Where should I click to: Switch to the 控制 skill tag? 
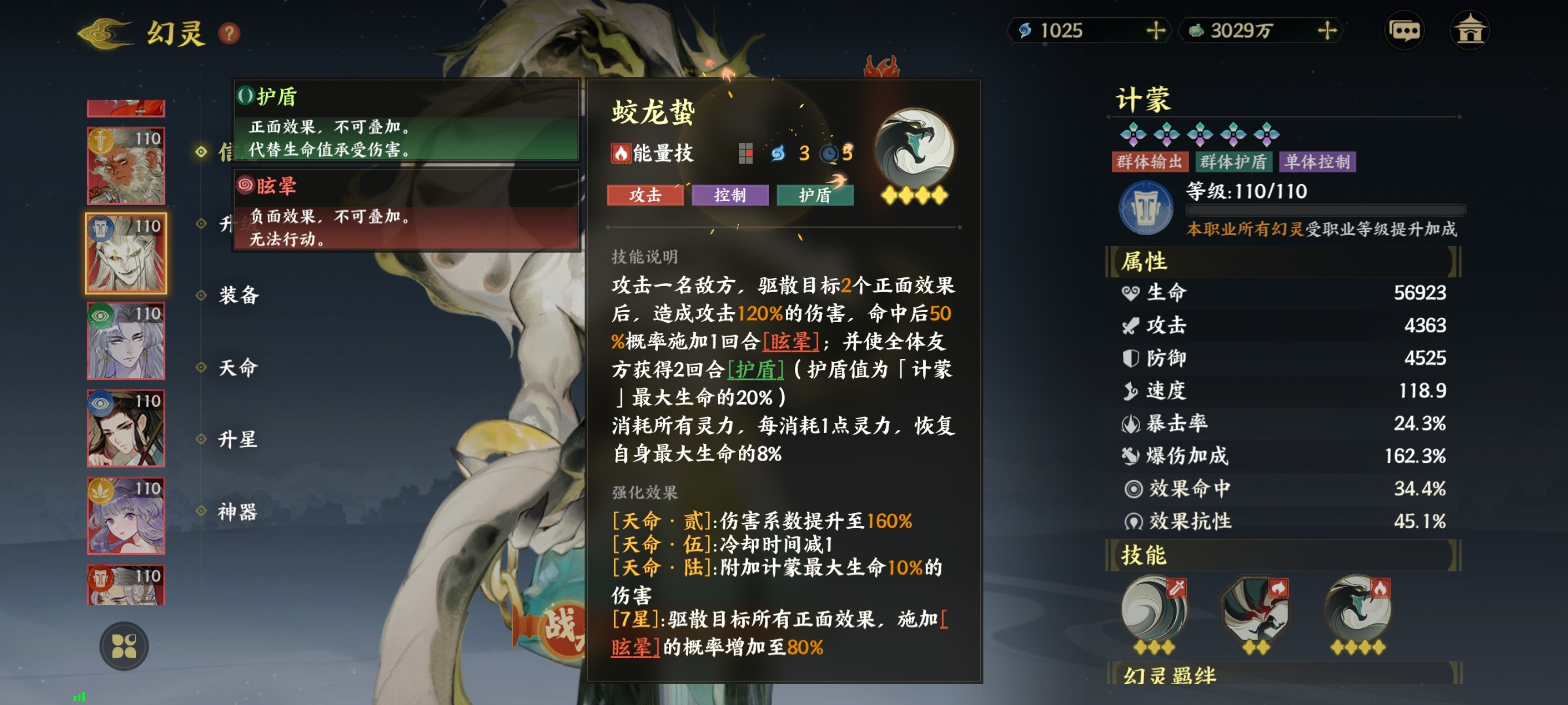point(730,195)
